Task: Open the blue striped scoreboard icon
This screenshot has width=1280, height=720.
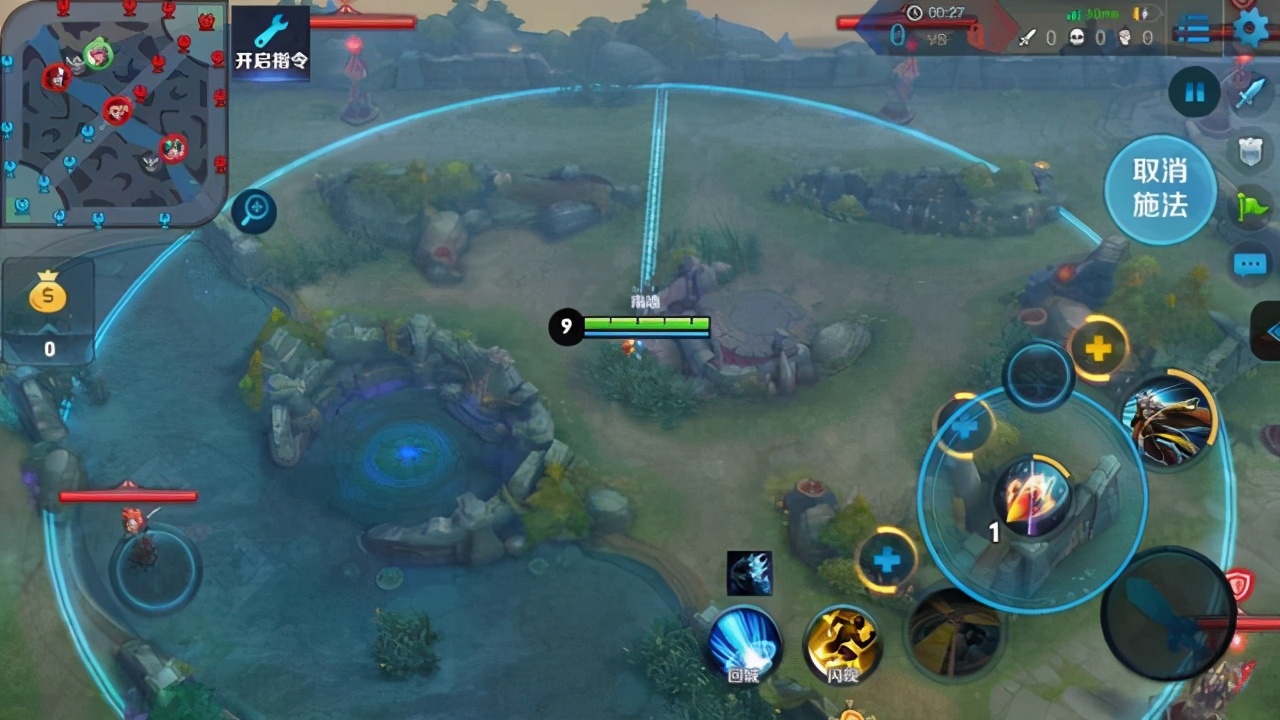Action: [x=1193, y=30]
